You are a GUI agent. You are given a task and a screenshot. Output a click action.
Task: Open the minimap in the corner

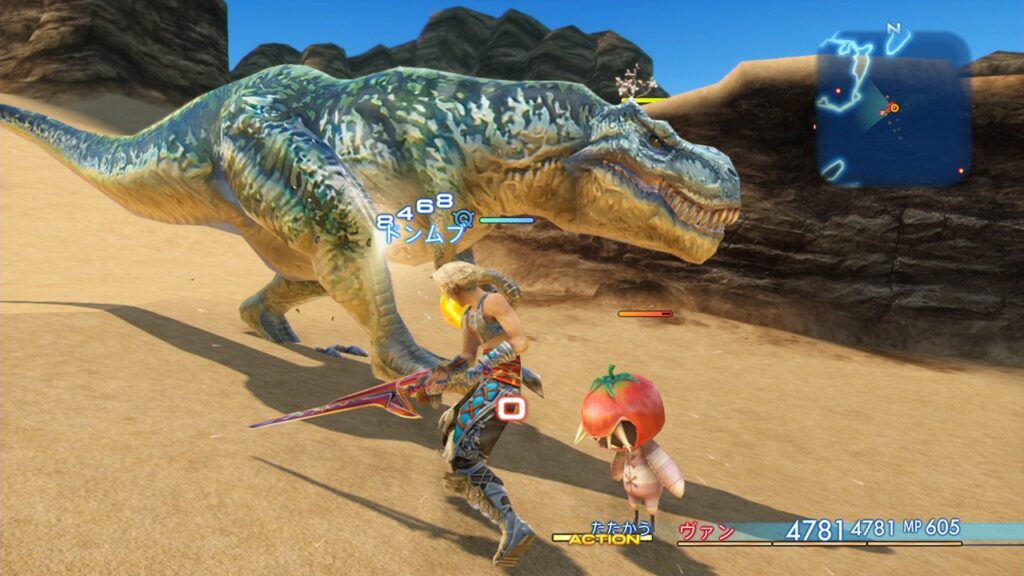tap(893, 108)
